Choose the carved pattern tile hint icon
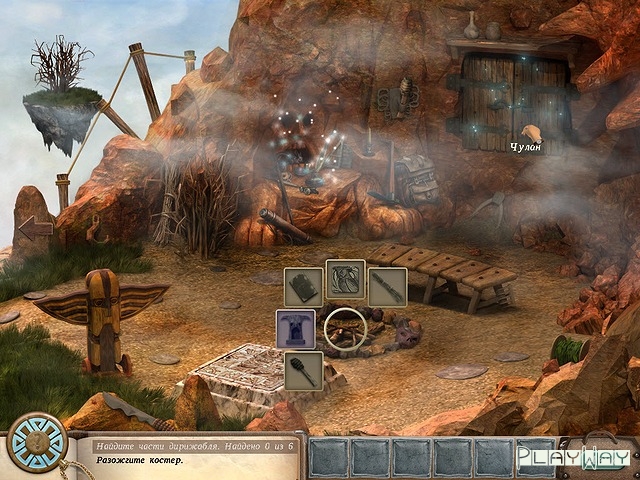This screenshot has height=480, width=640. pos(345,280)
